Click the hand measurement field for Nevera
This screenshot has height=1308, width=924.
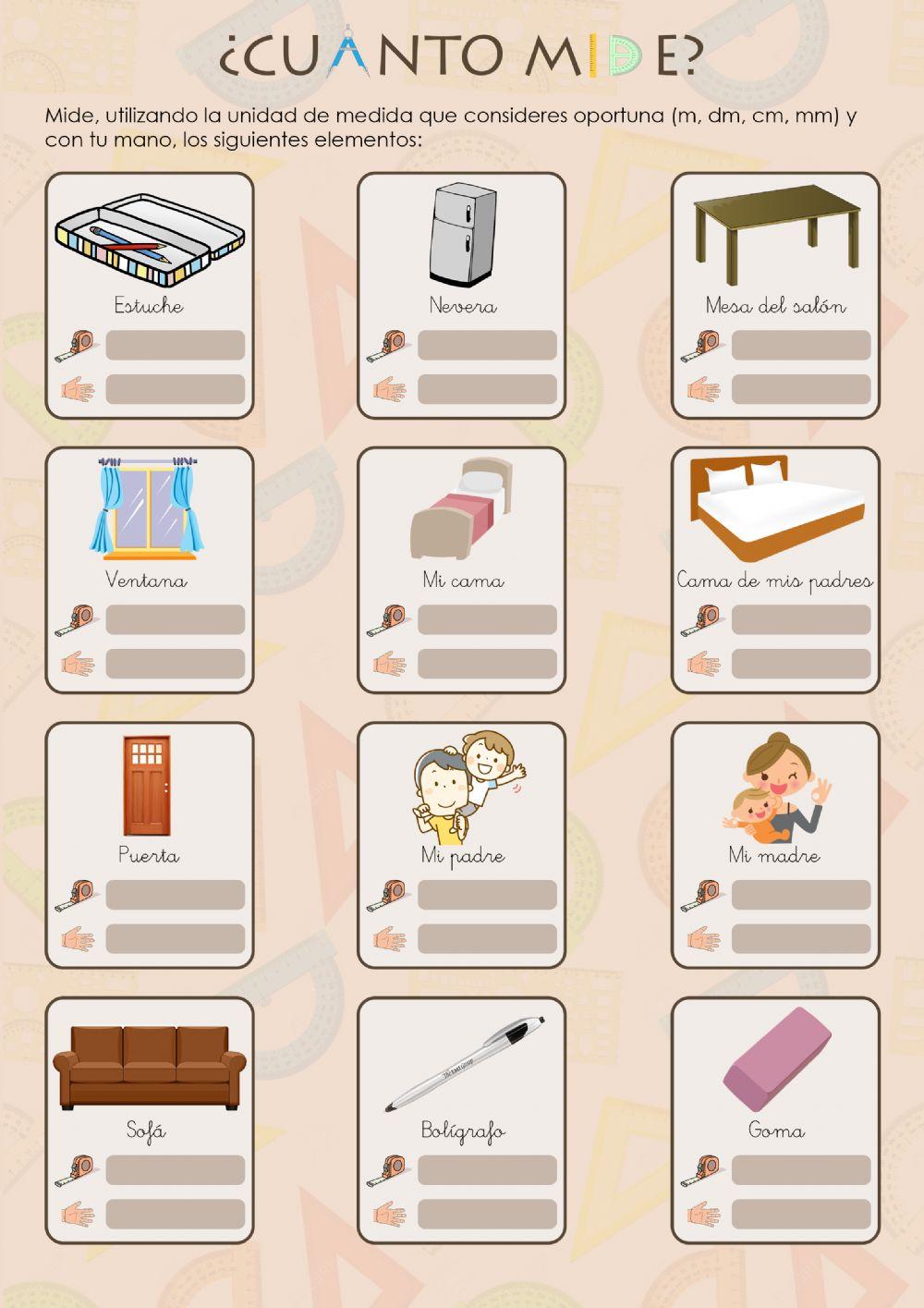[x=487, y=389]
